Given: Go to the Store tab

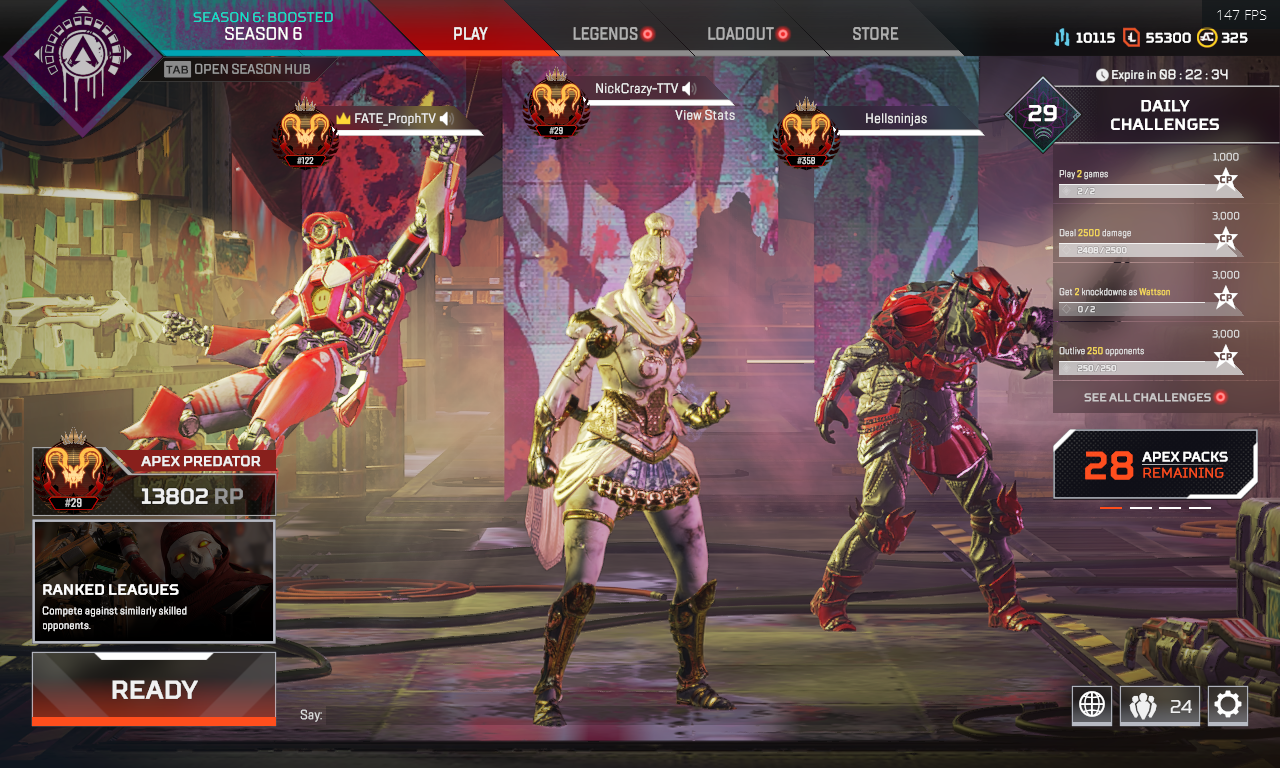Looking at the screenshot, I should (875, 34).
